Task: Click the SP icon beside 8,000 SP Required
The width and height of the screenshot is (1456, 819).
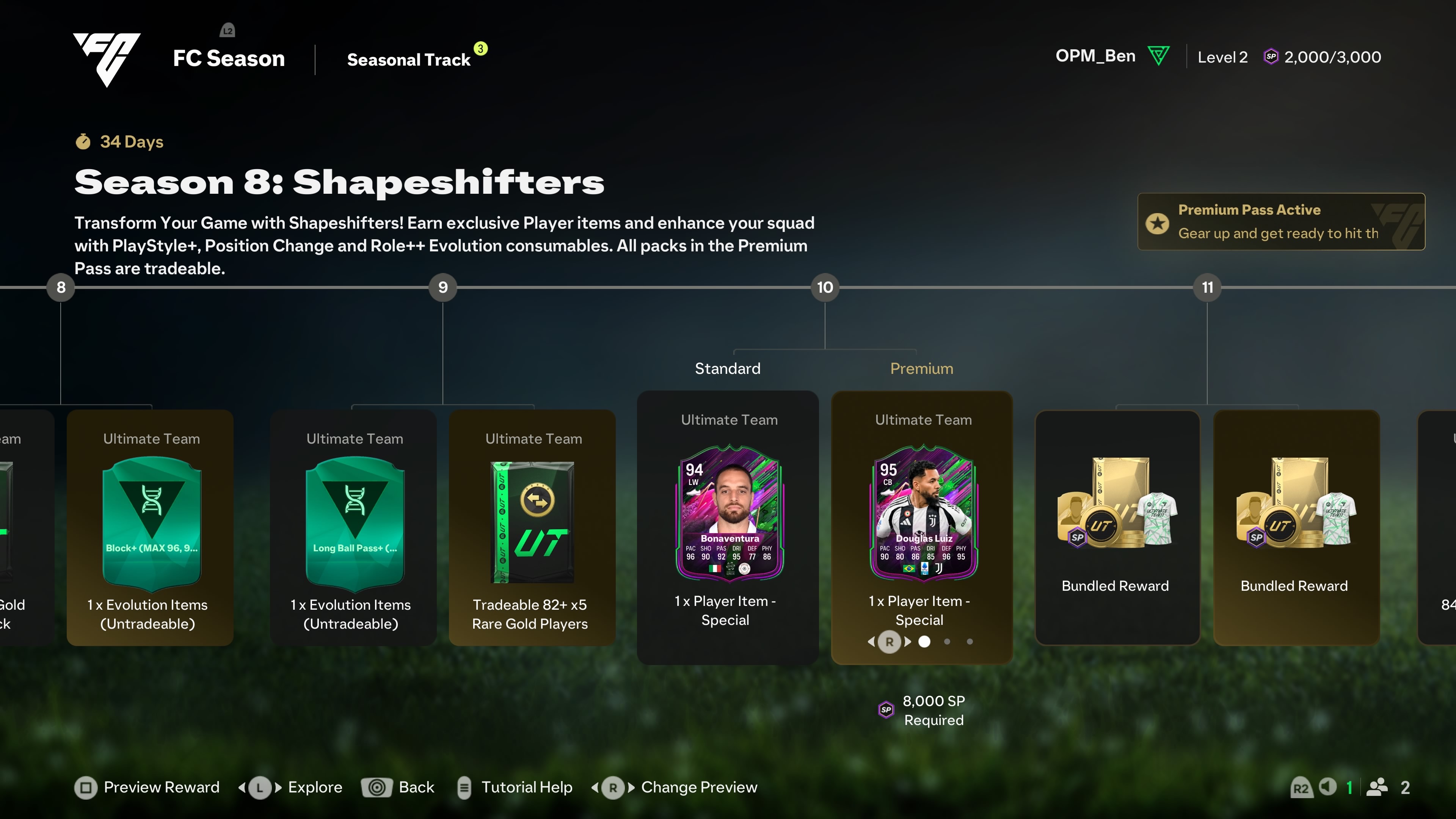Action: (x=886, y=711)
